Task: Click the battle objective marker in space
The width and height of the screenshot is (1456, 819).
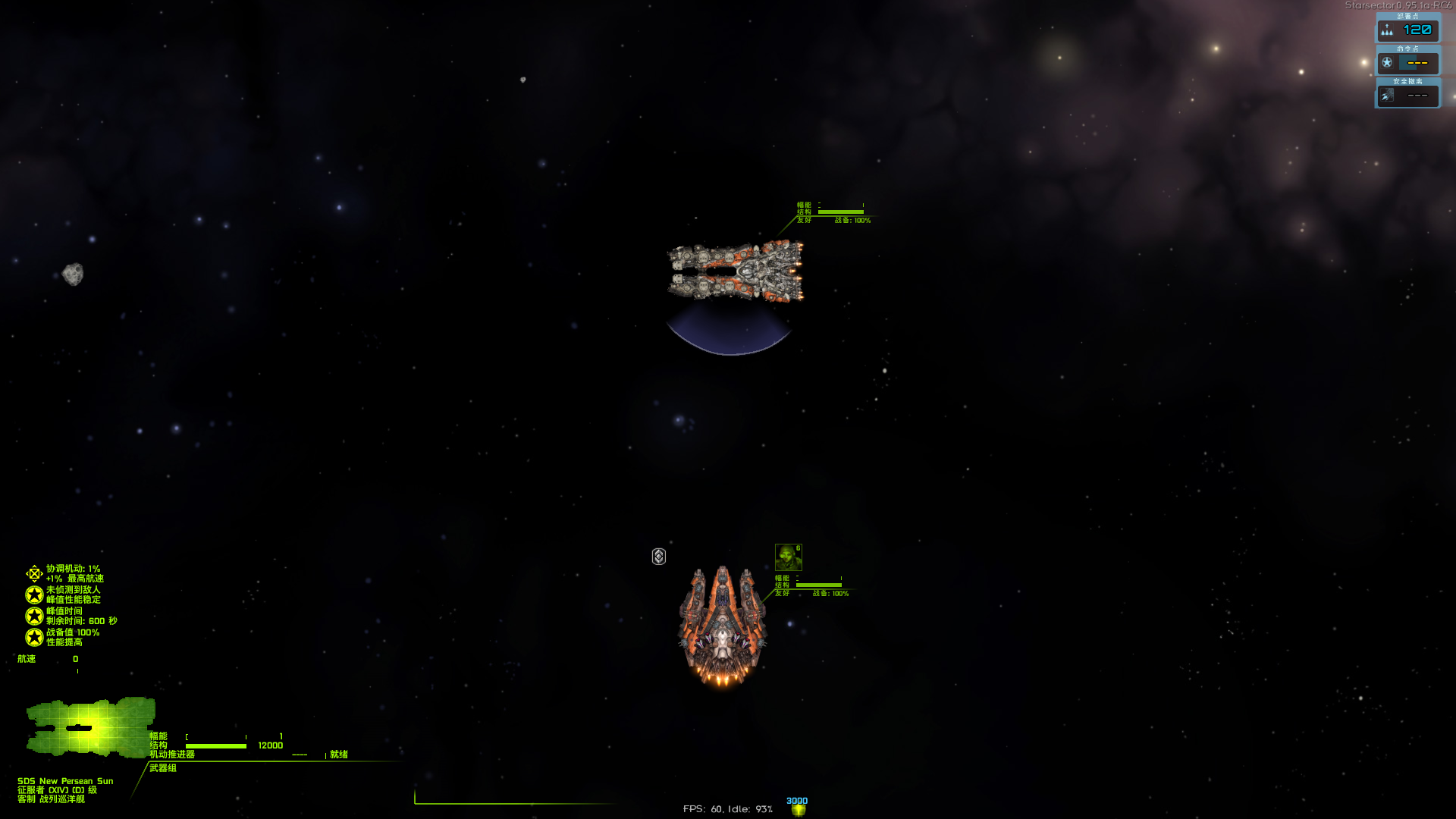Action: click(658, 557)
